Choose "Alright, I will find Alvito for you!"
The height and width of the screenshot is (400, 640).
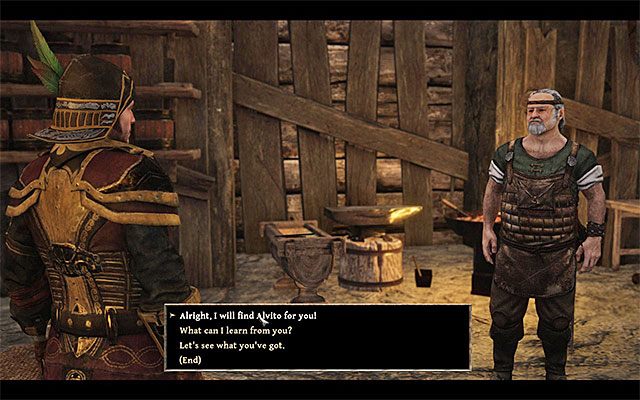tap(247, 315)
